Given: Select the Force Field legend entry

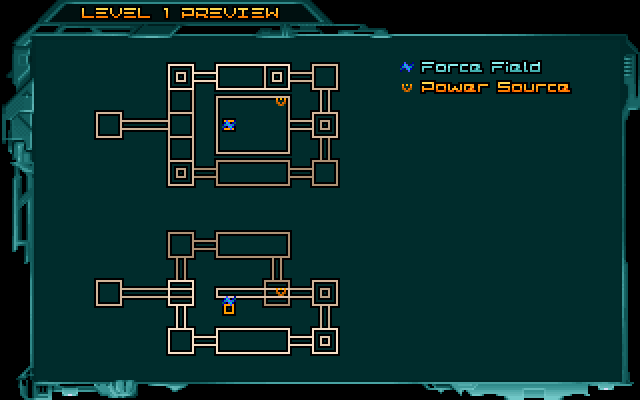Looking at the screenshot, I should [x=470, y=67].
